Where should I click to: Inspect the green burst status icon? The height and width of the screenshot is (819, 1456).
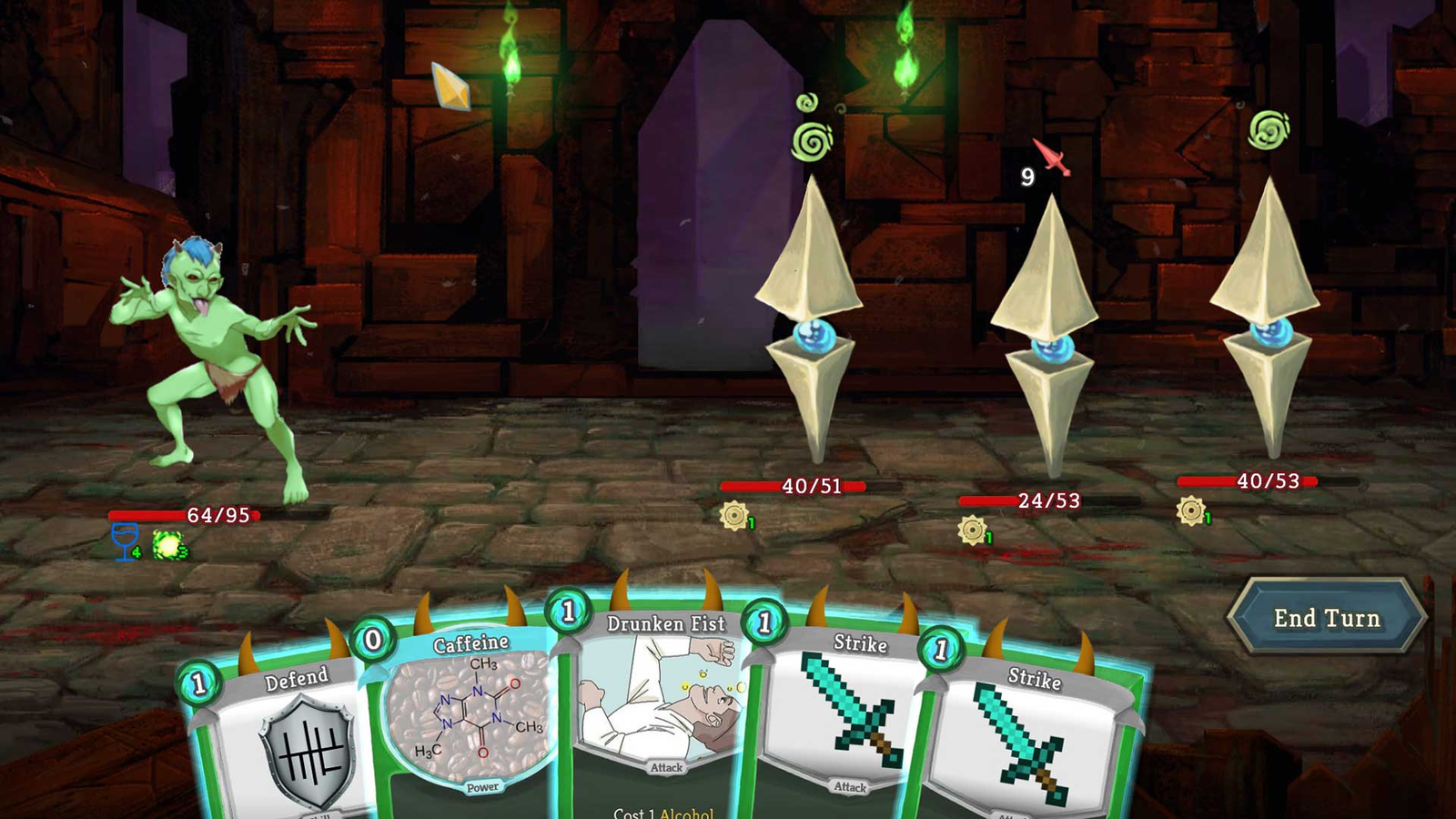tap(168, 545)
